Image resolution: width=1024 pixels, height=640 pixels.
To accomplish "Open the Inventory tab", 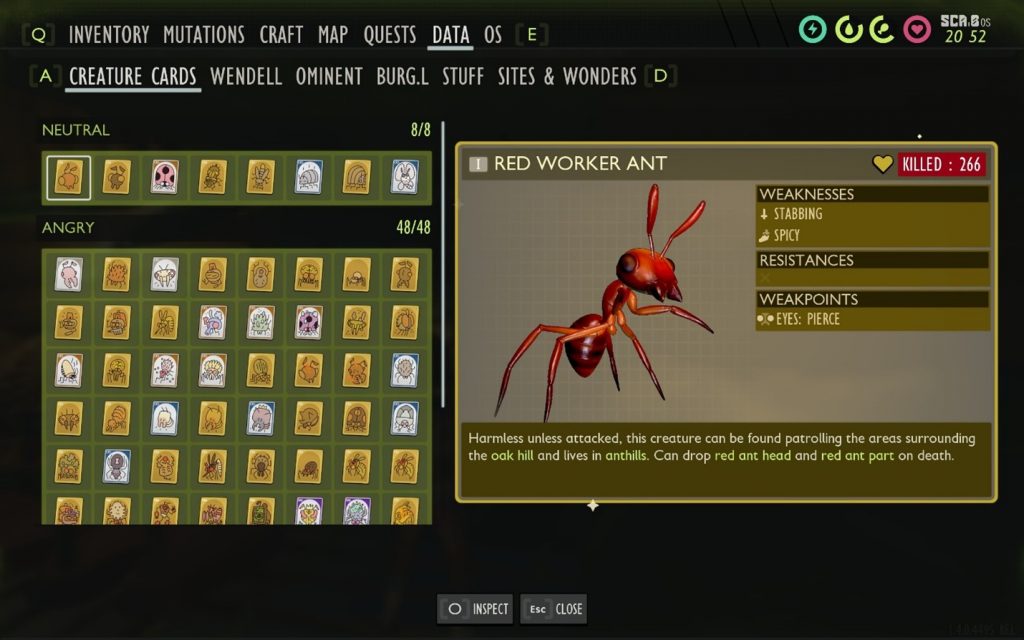I will 110,35.
